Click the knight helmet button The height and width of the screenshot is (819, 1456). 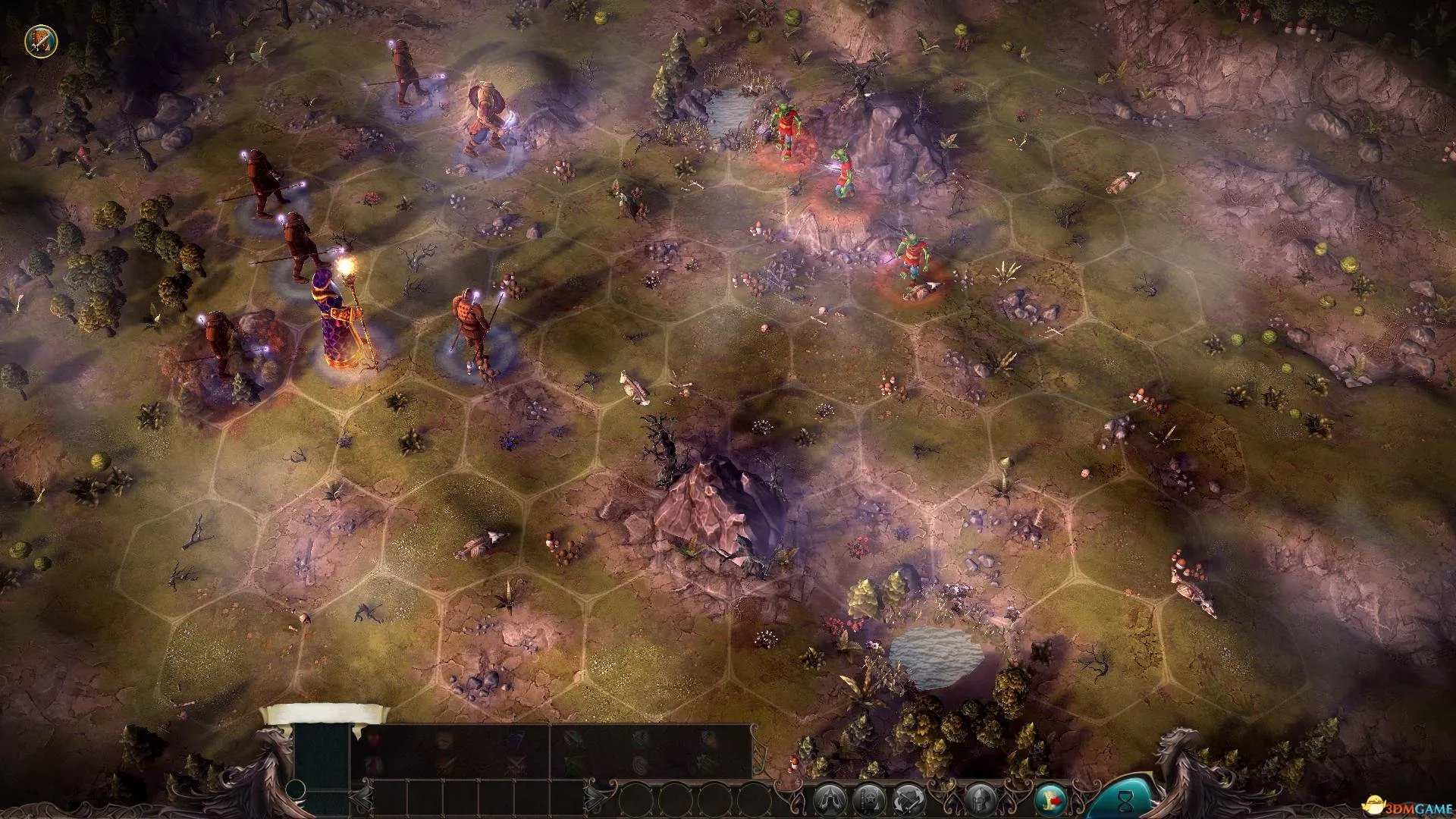(978, 799)
